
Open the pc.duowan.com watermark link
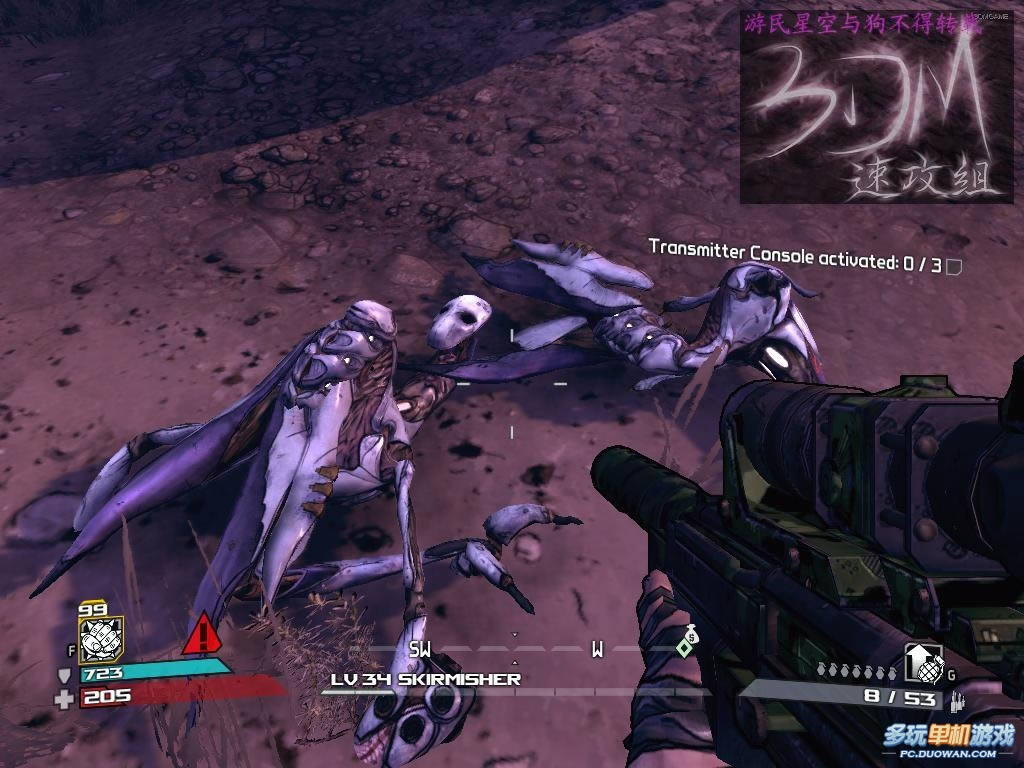point(948,743)
